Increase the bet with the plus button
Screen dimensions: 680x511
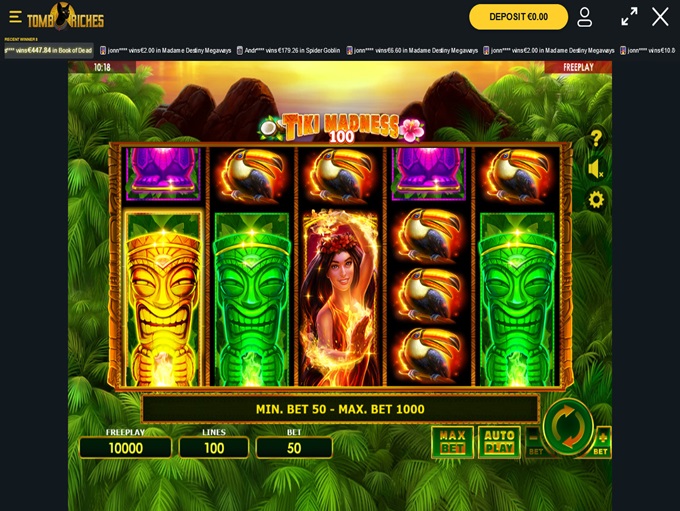602,440
